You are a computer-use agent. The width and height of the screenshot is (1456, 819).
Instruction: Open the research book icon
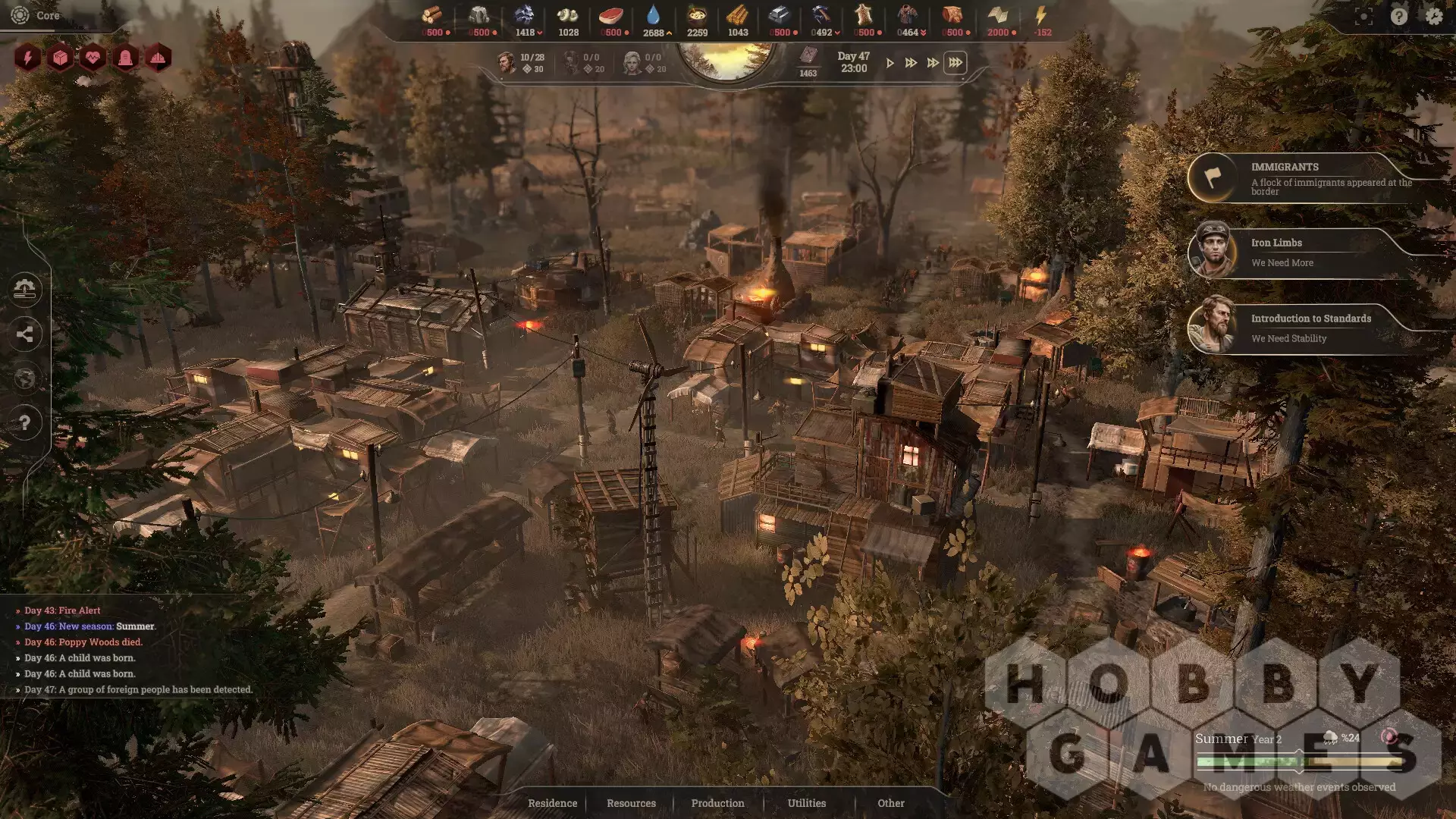click(808, 56)
